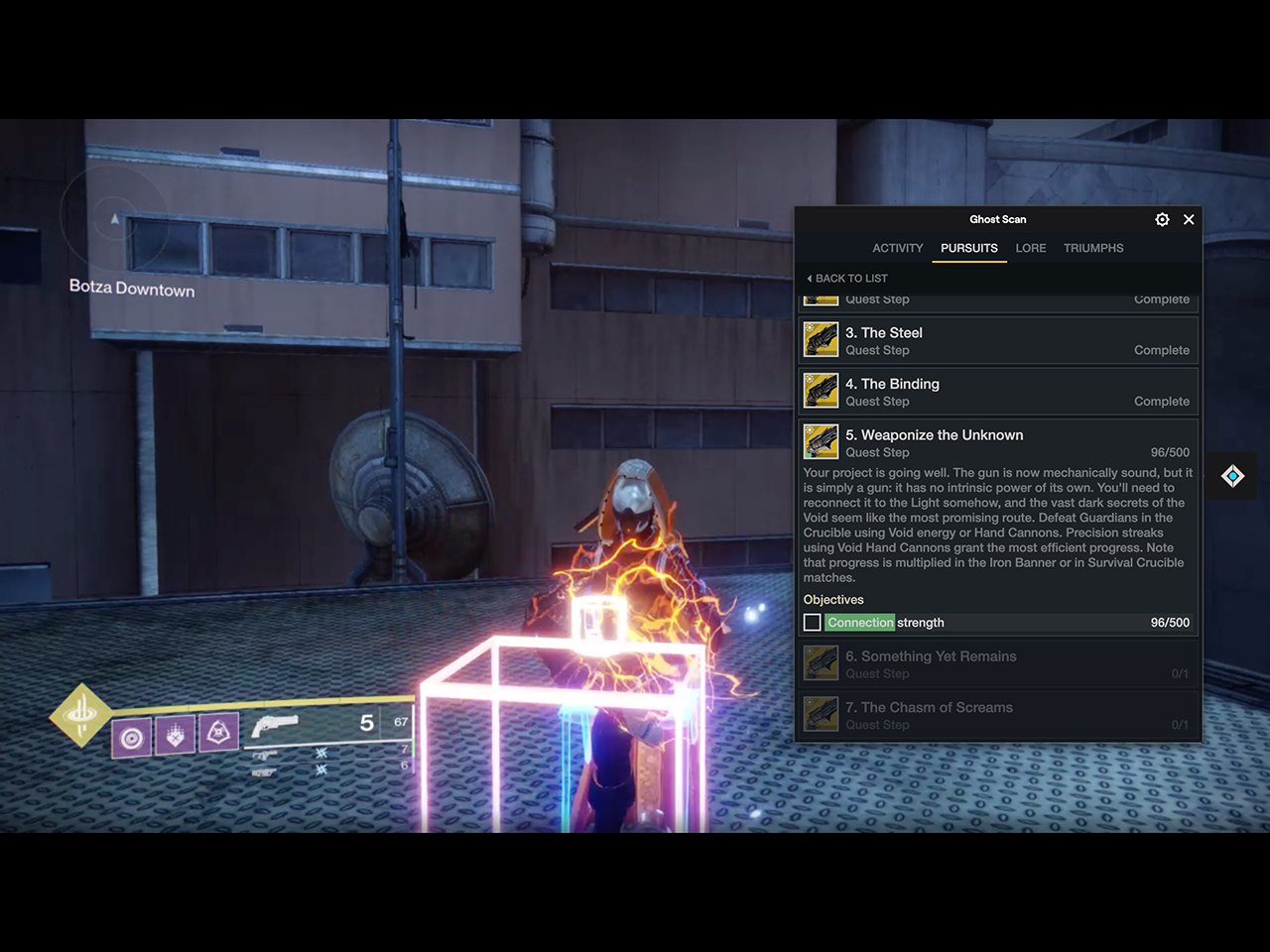The image size is (1270, 952).
Task: Select Weaponize the Unknown quest step
Action: click(997, 442)
